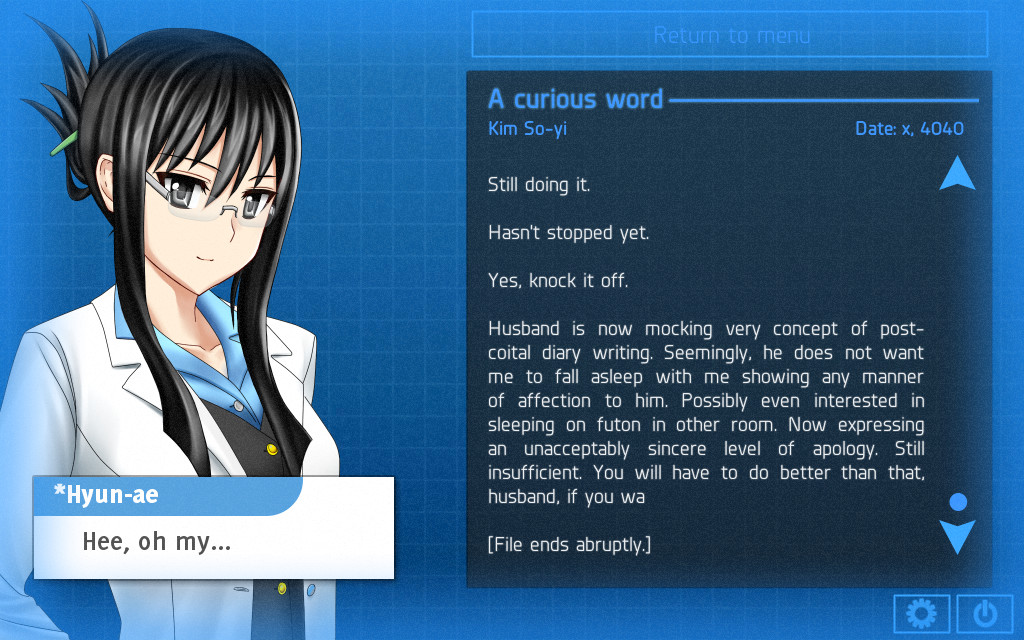This screenshot has width=1024, height=640.
Task: Click the power icon button
Action: (x=984, y=613)
